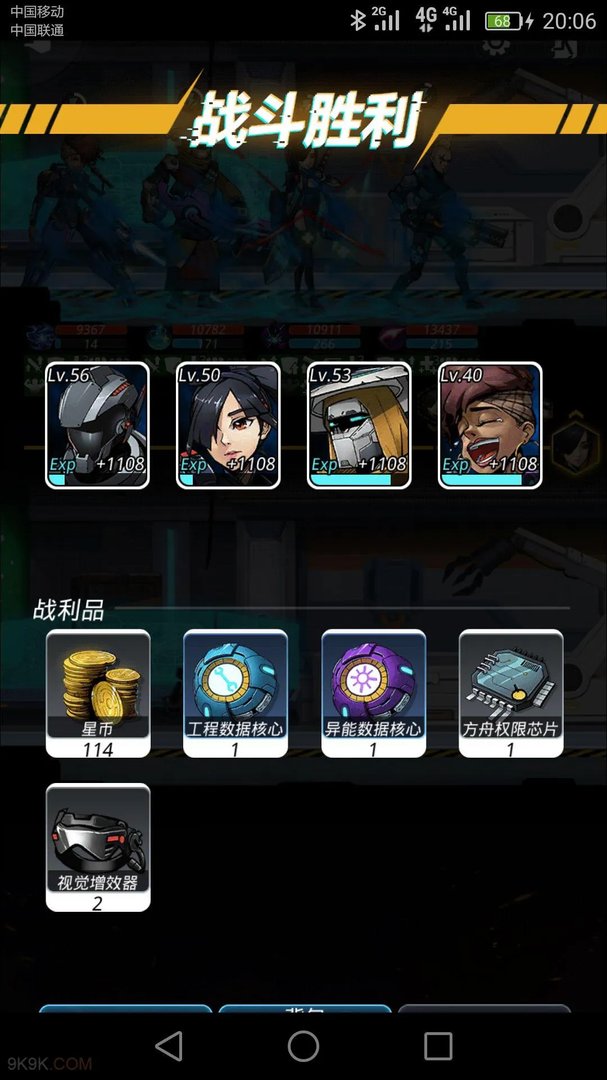Select the Lv.53 hat-wearing robot portrait

coord(359,425)
